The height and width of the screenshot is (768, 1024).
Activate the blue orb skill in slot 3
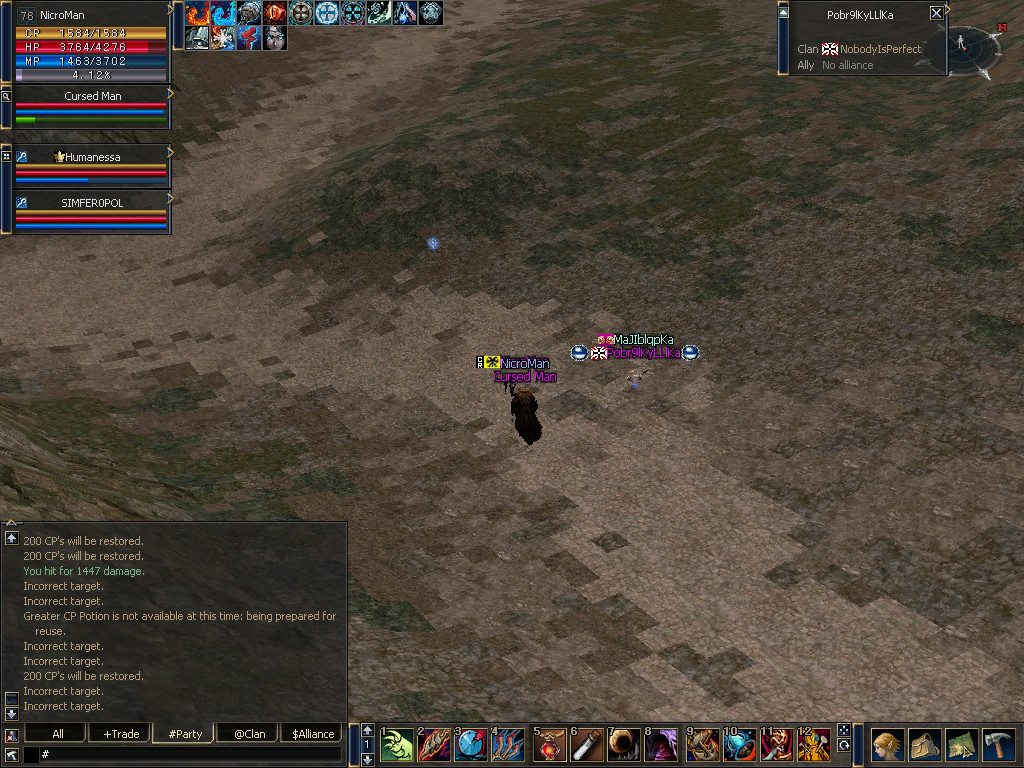(x=471, y=745)
